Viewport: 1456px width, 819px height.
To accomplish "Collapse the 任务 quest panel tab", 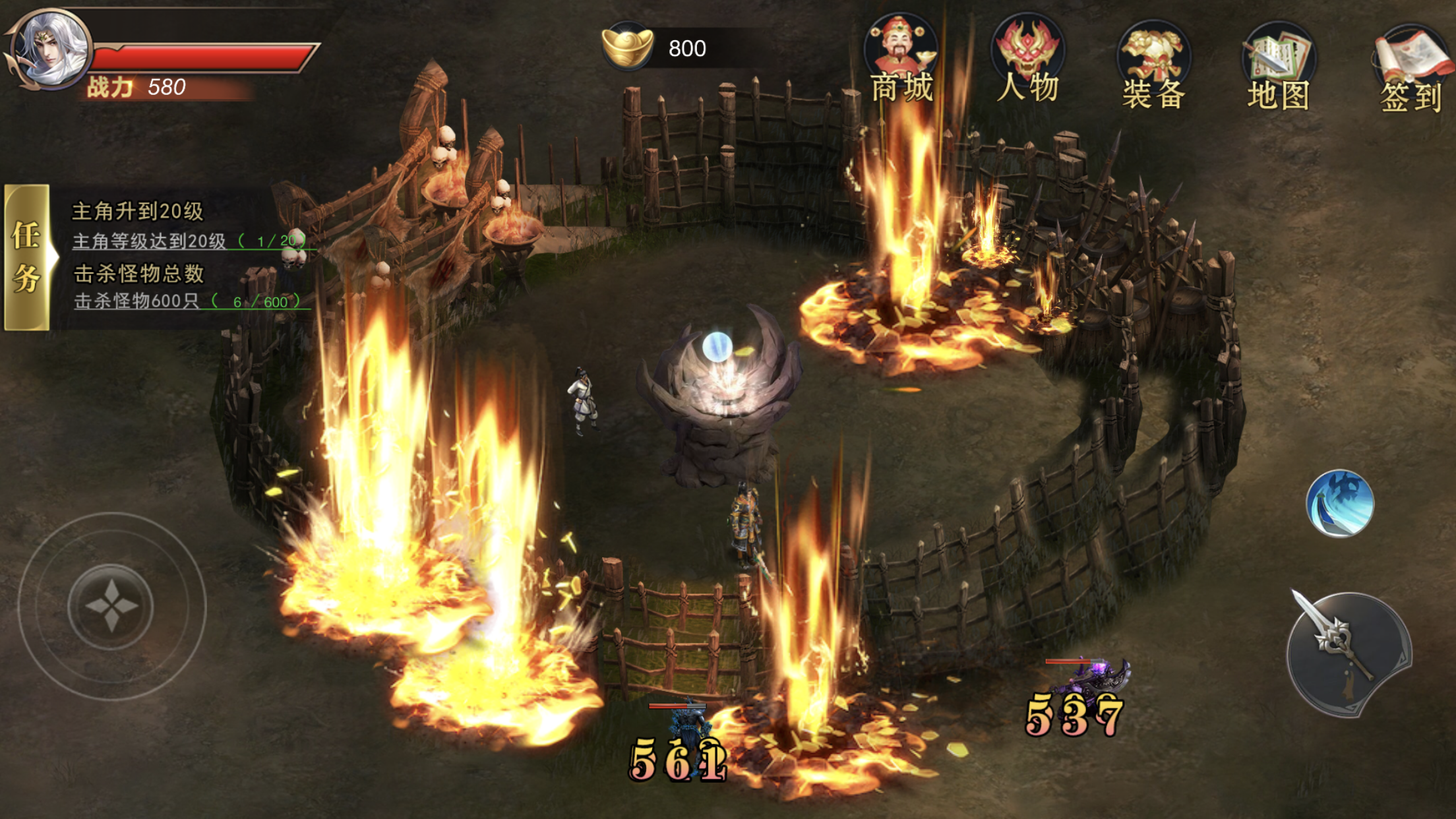I will coord(28,257).
